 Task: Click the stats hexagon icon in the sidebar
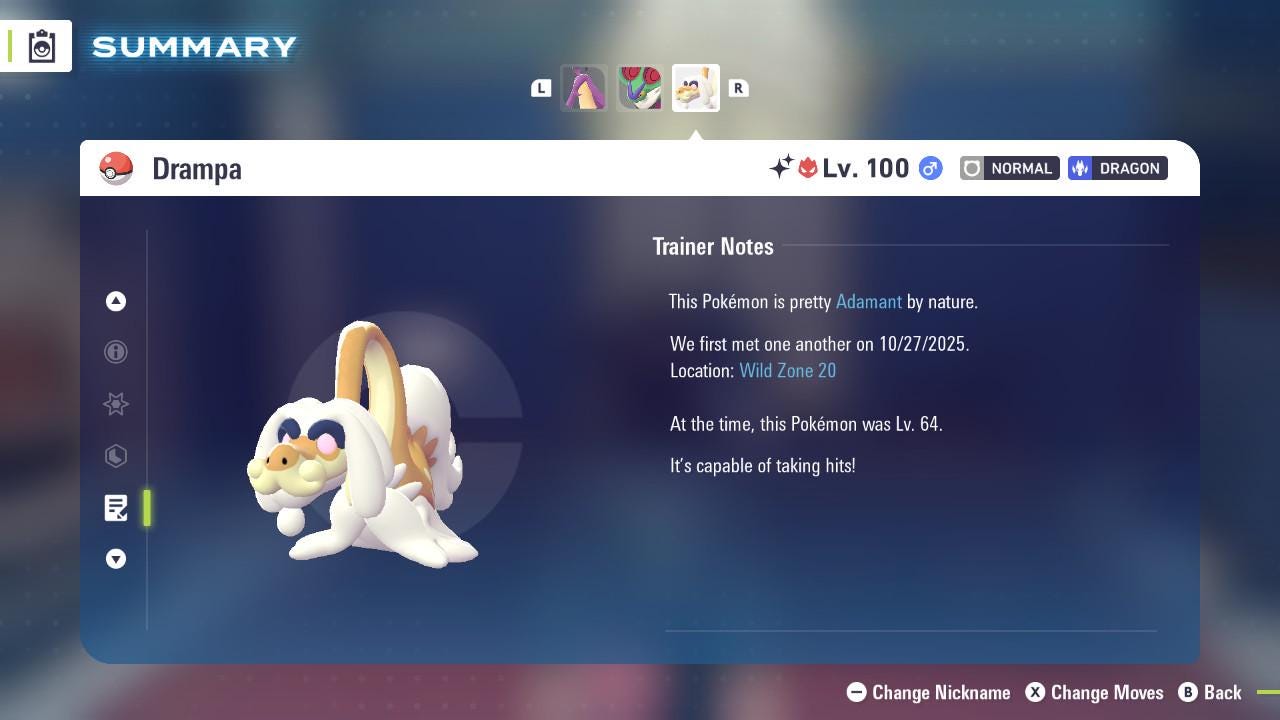tap(116, 456)
